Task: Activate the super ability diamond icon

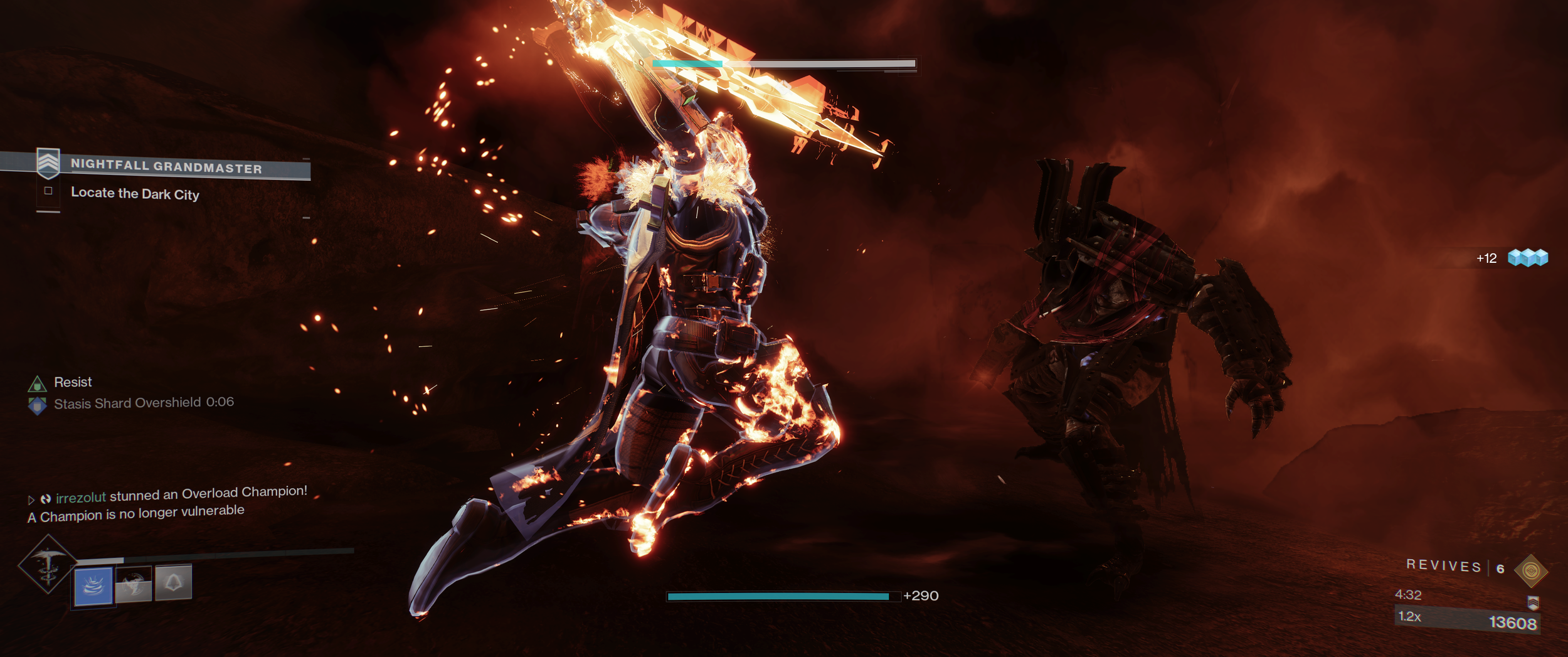Action: [x=48, y=564]
